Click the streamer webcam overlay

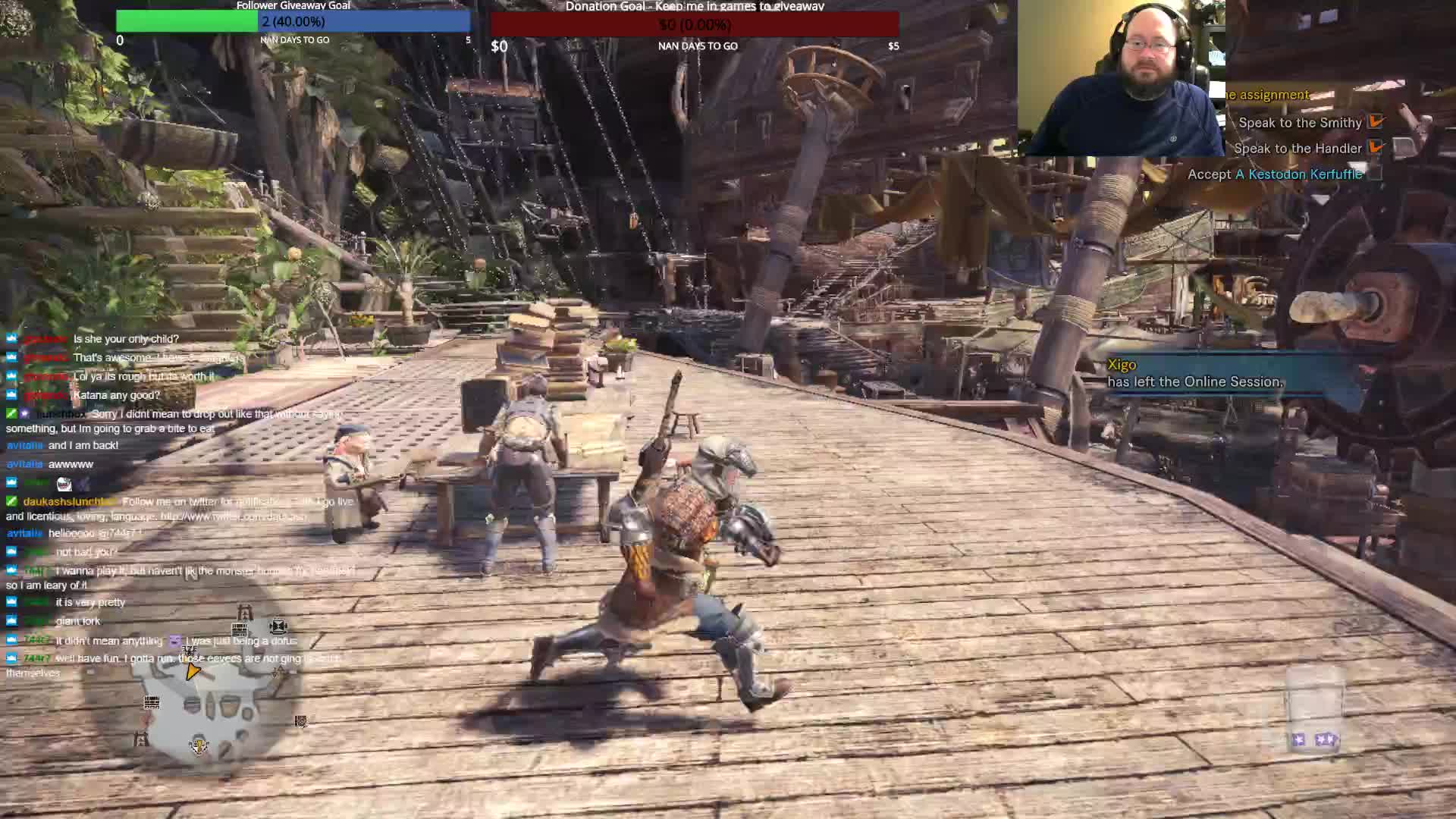pos(1121,78)
